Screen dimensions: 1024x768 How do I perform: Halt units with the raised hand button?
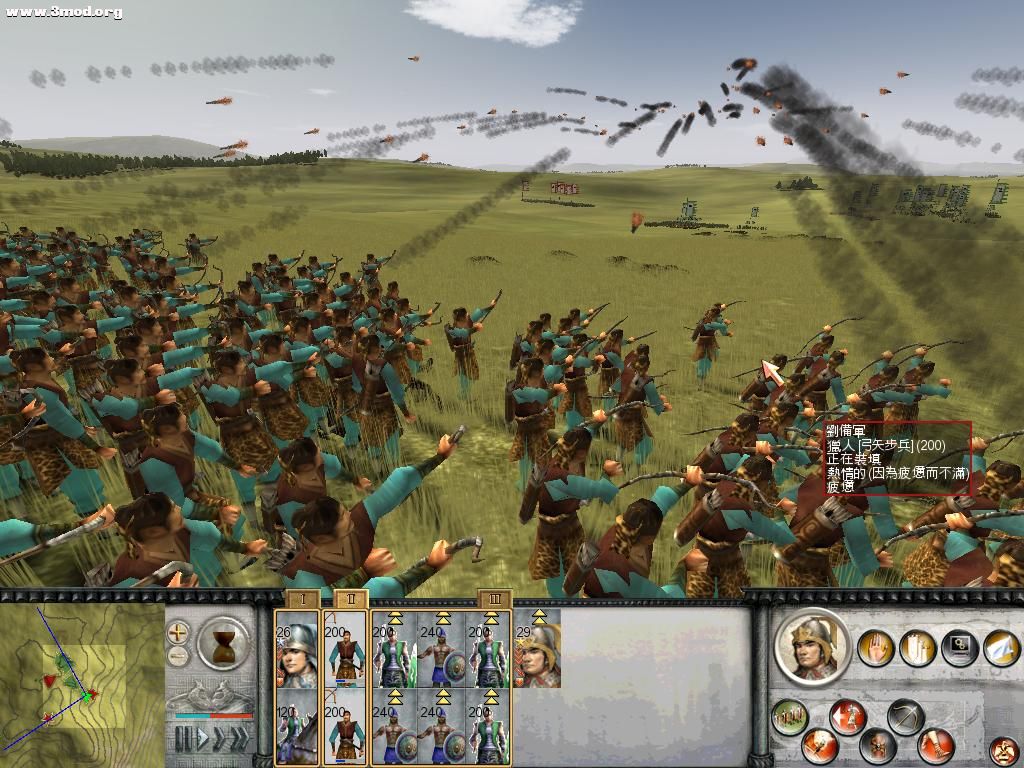[877, 647]
